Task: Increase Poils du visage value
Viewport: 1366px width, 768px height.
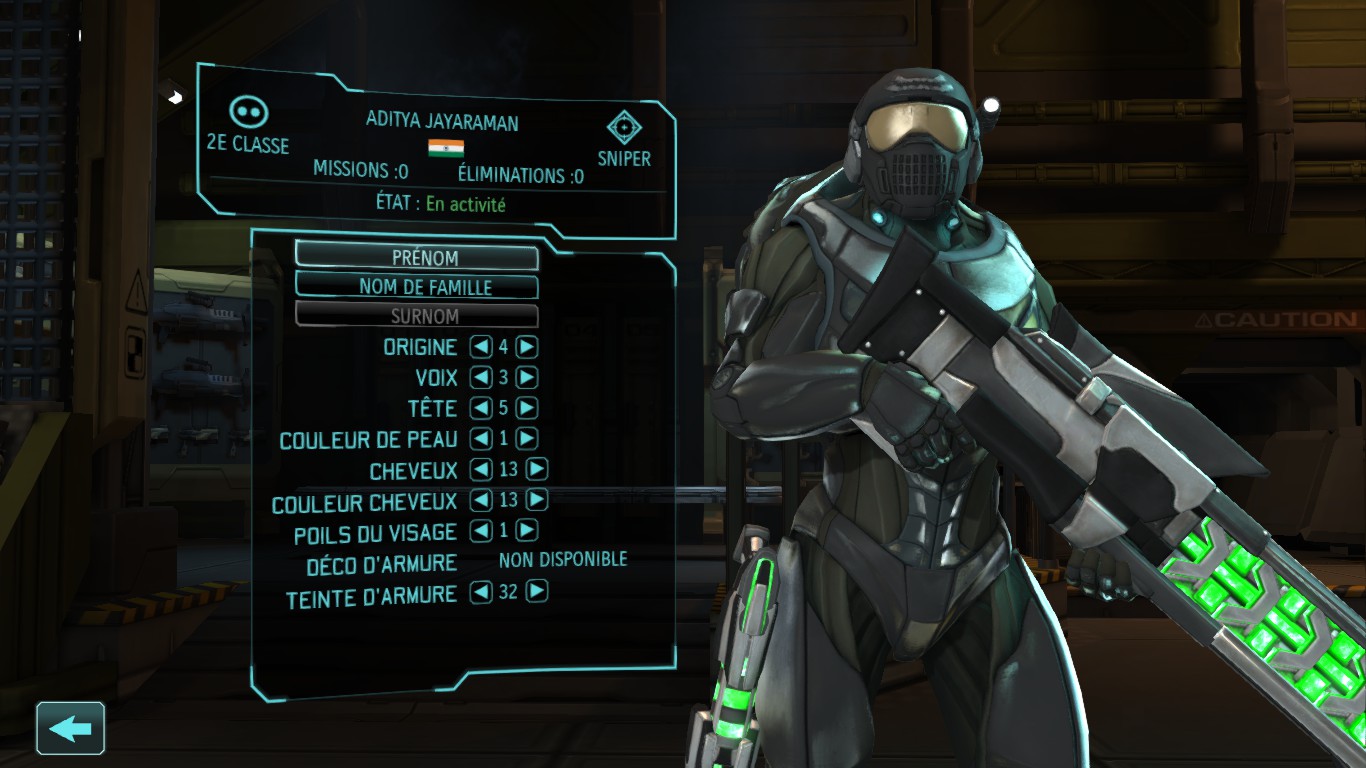Action: [x=527, y=531]
